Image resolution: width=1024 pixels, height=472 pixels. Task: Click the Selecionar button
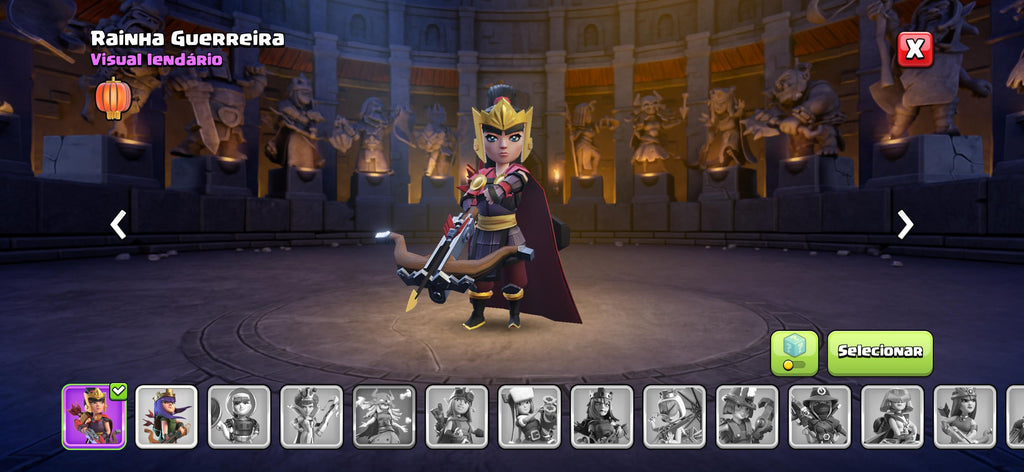[x=879, y=352]
